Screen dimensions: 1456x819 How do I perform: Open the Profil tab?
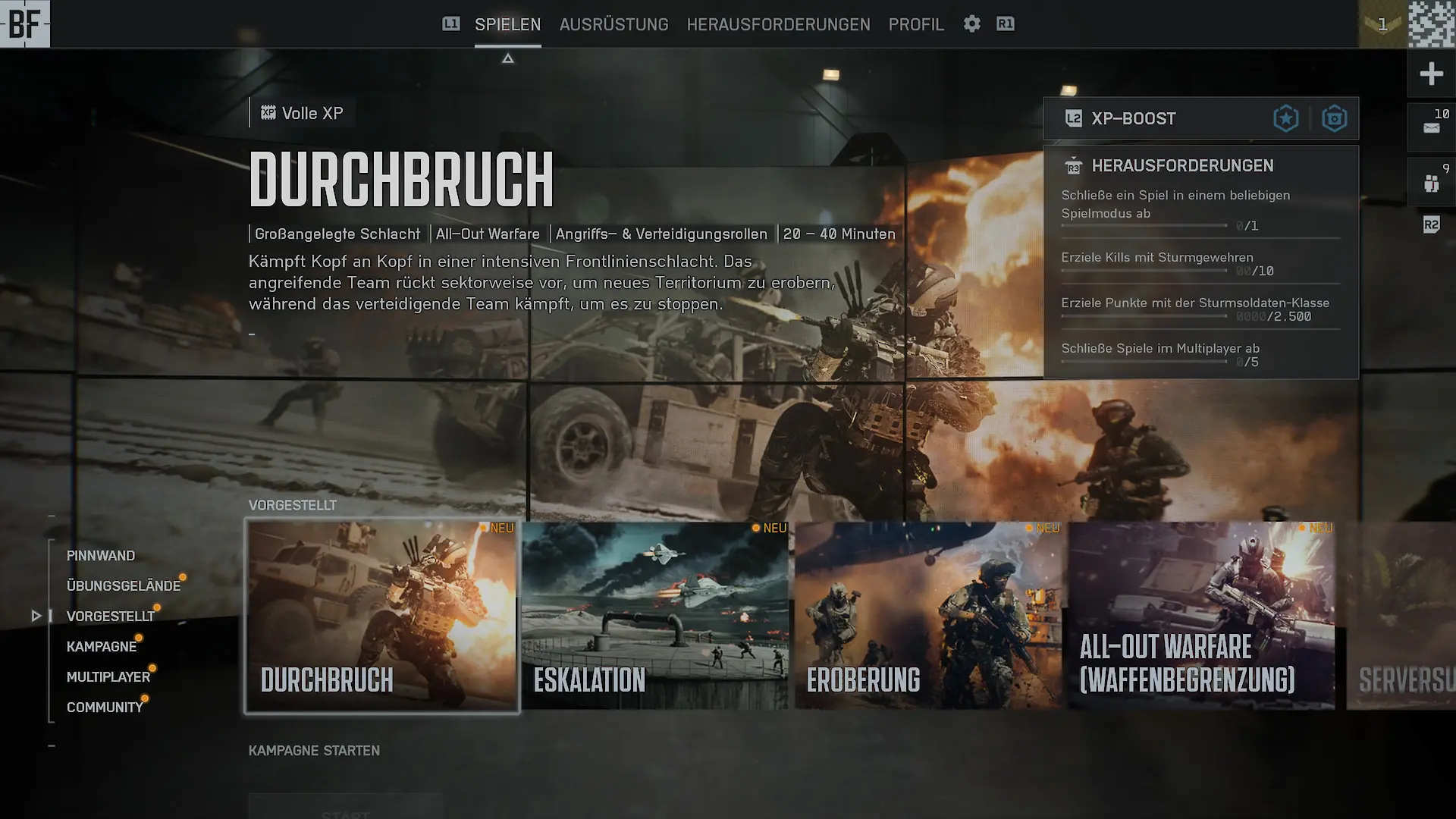[916, 24]
